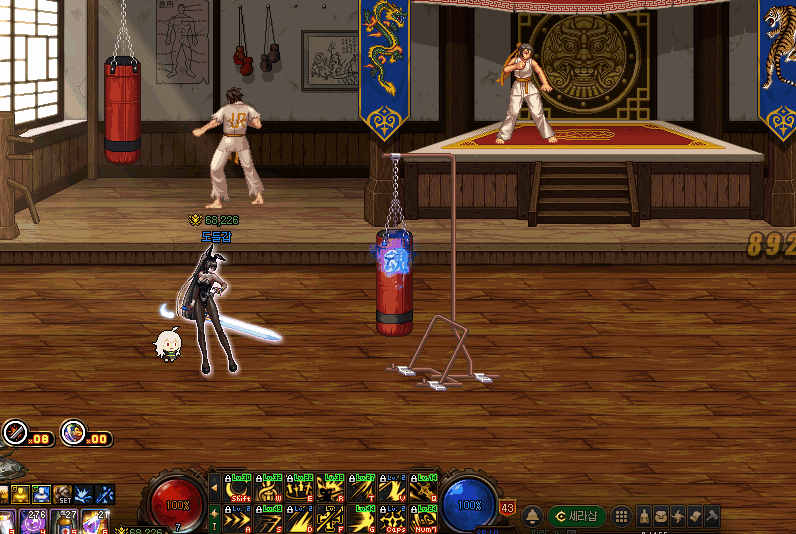This screenshot has height=534, width=796.
Task: Trigger the skill bound to Caps
Action: point(393,519)
